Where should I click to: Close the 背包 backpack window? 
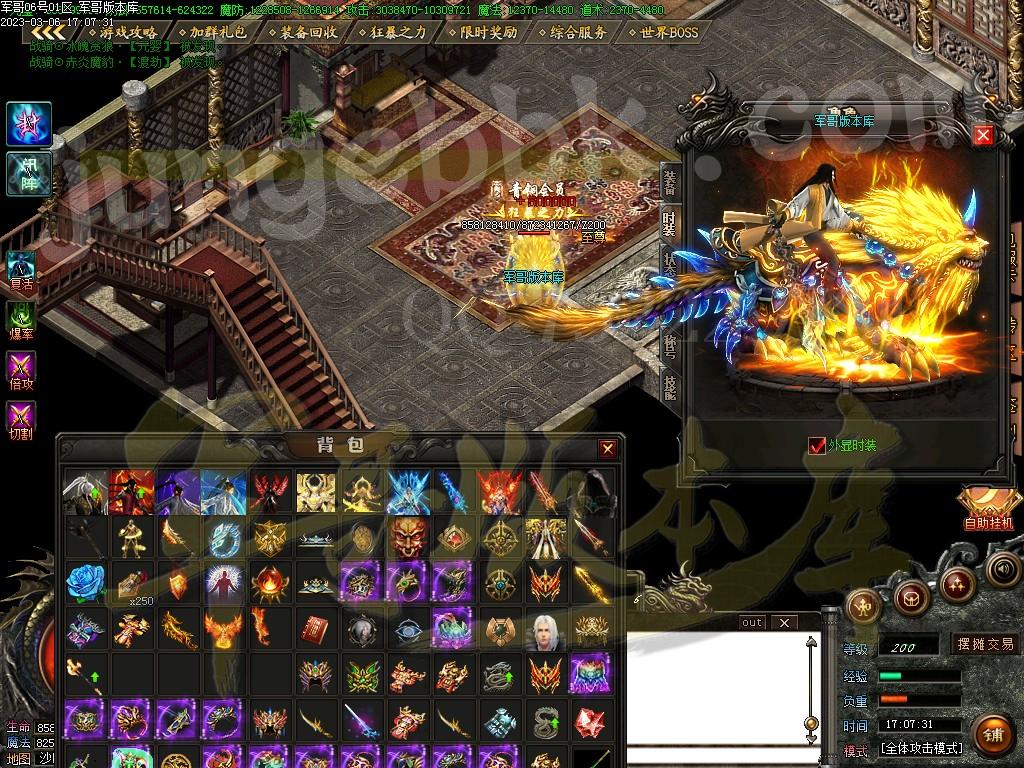[607, 449]
